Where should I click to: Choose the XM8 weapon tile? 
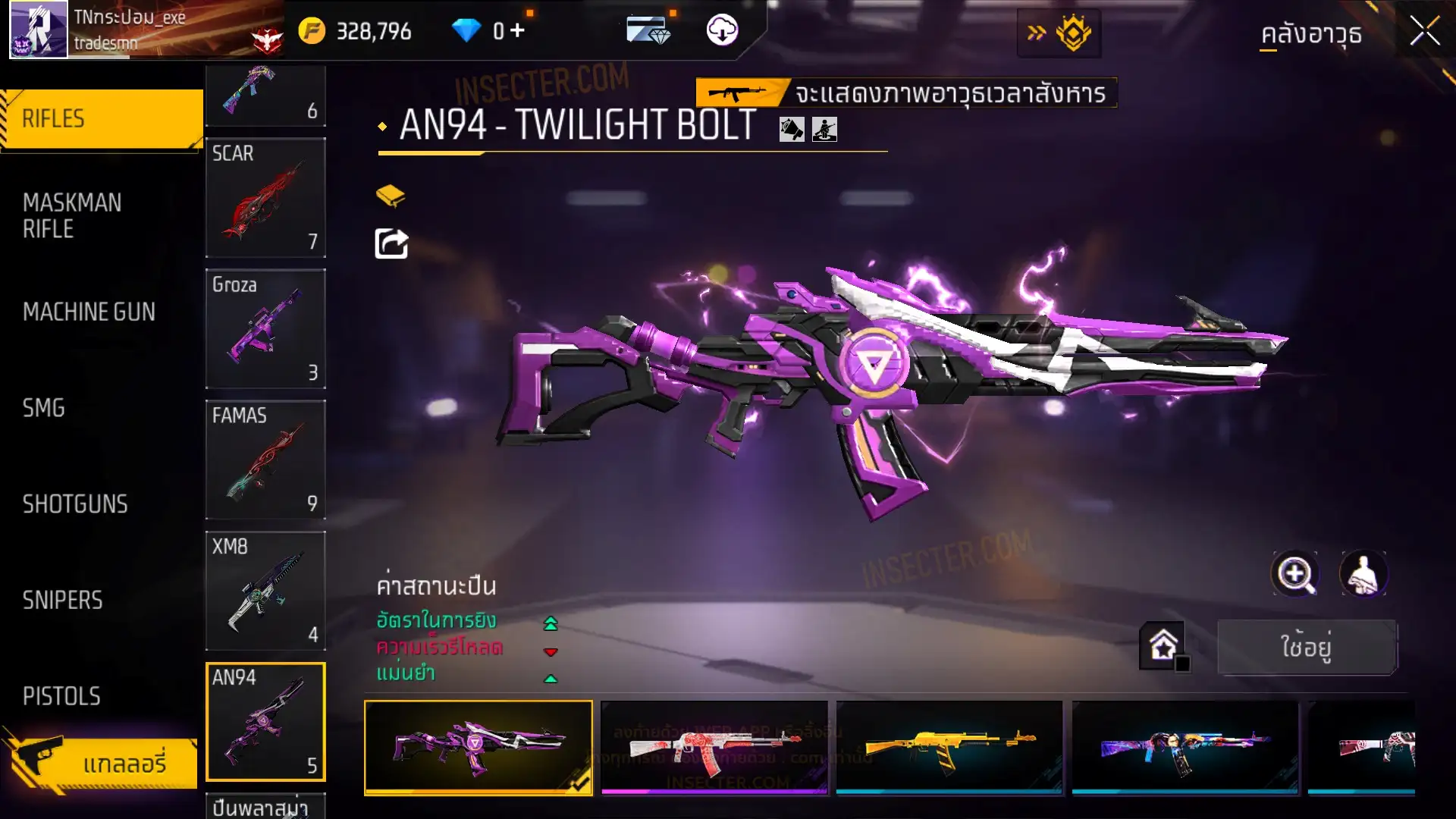click(x=265, y=591)
